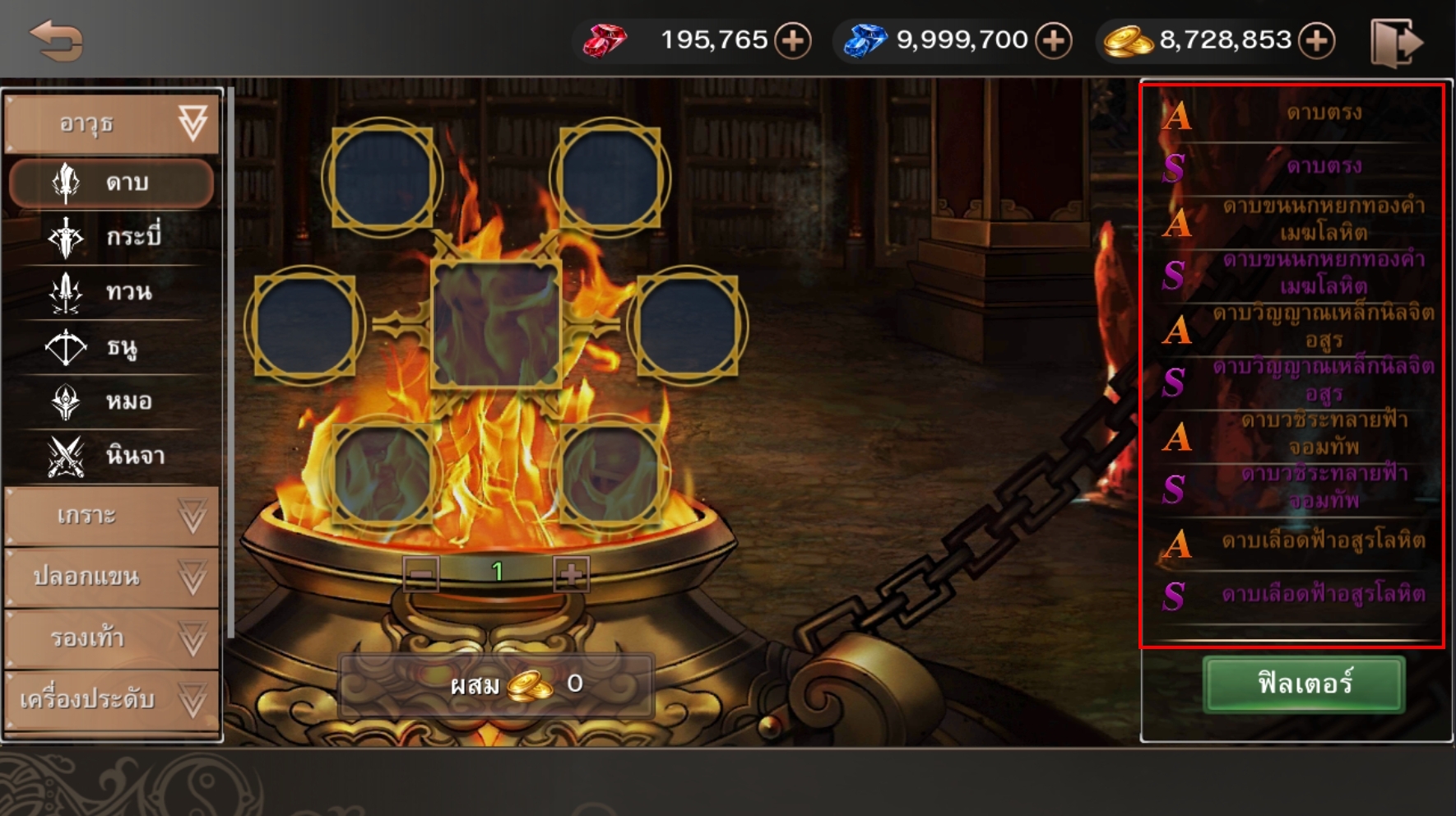Add more gold coins with plus button
Image resolution: width=1456 pixels, height=816 pixels.
[1316, 40]
